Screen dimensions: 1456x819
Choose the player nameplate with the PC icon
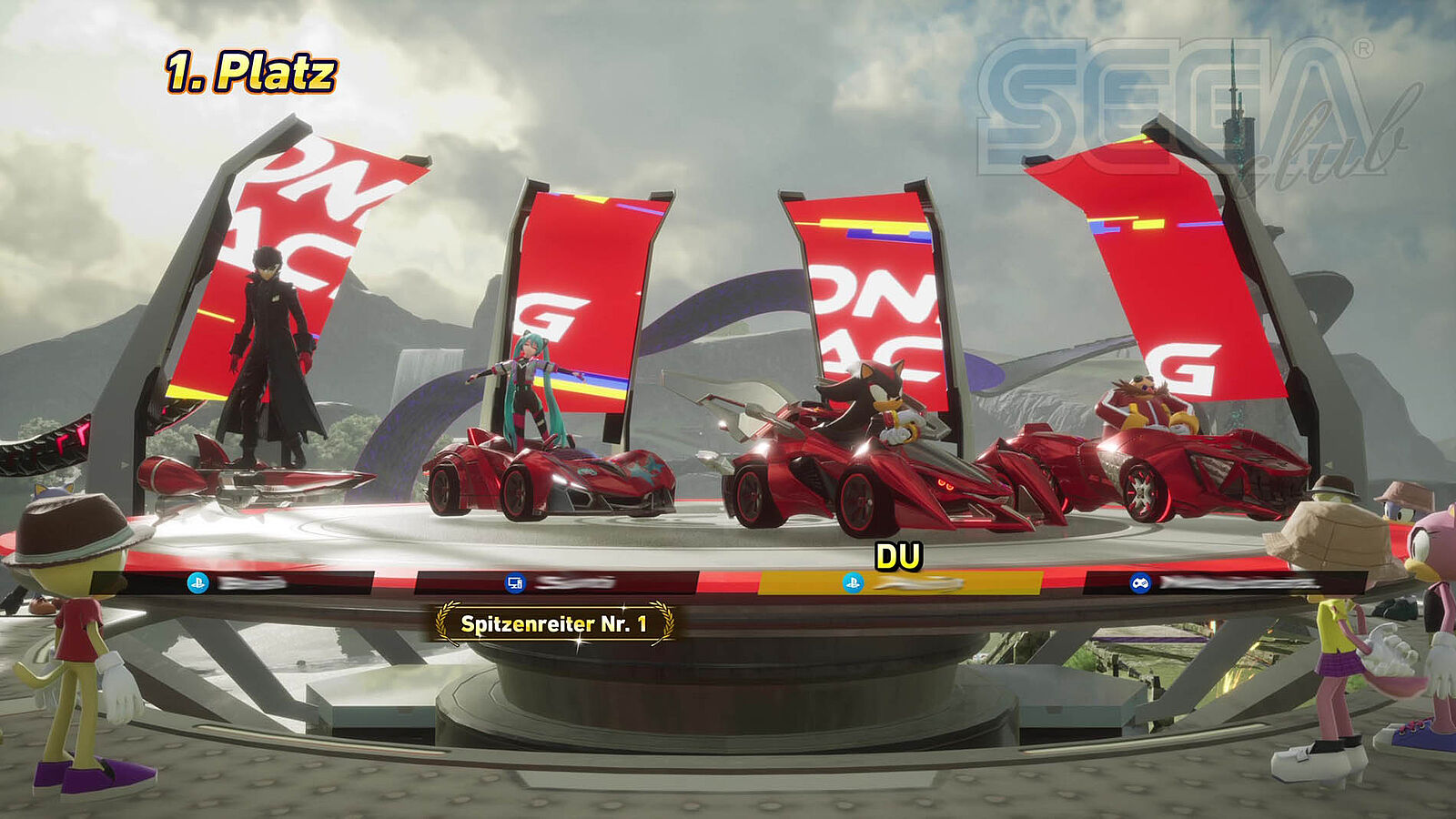coord(557,582)
